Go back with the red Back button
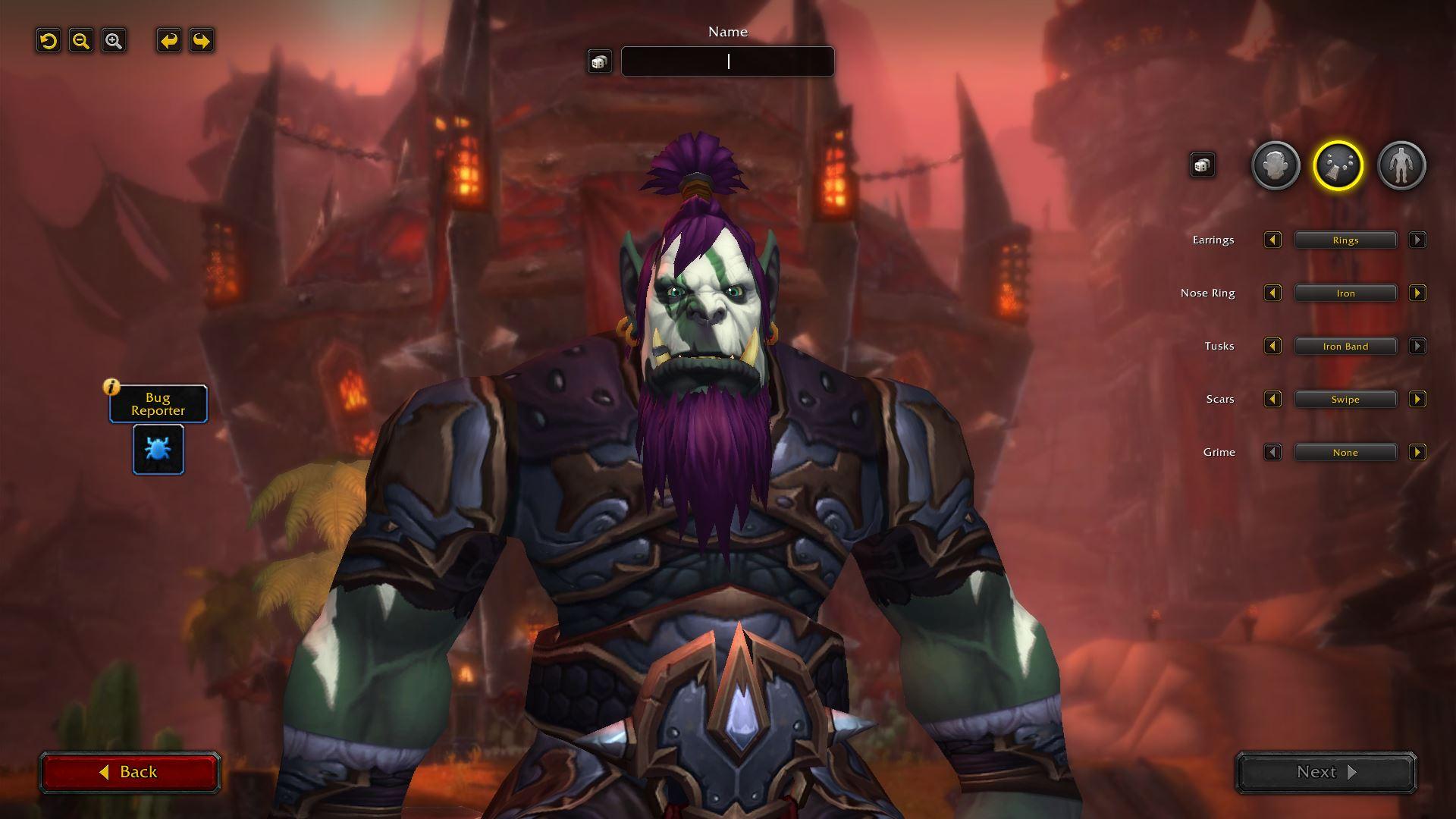This screenshot has width=1456, height=819. [x=130, y=772]
